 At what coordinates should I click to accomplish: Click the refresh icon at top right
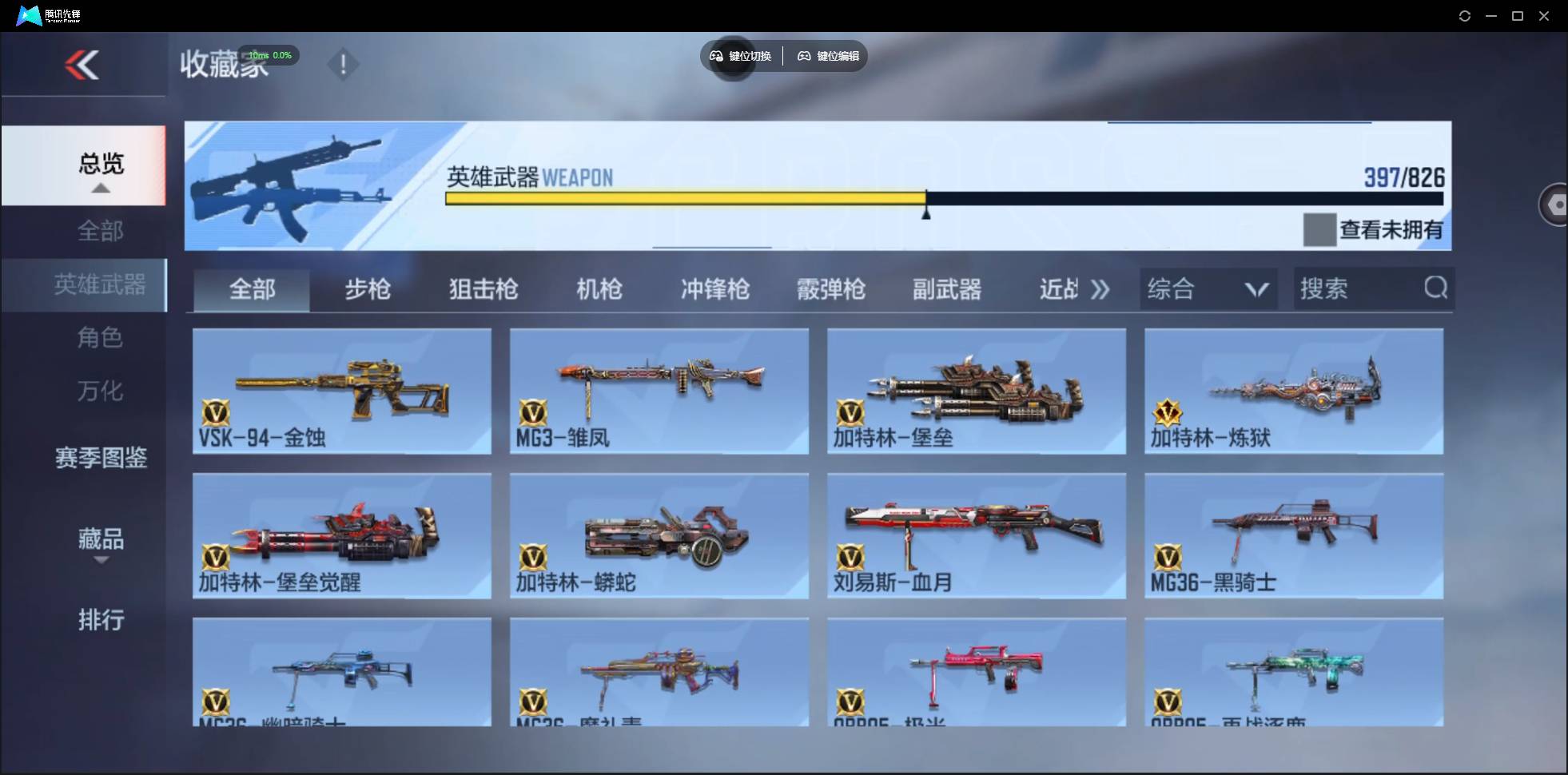tap(1466, 15)
